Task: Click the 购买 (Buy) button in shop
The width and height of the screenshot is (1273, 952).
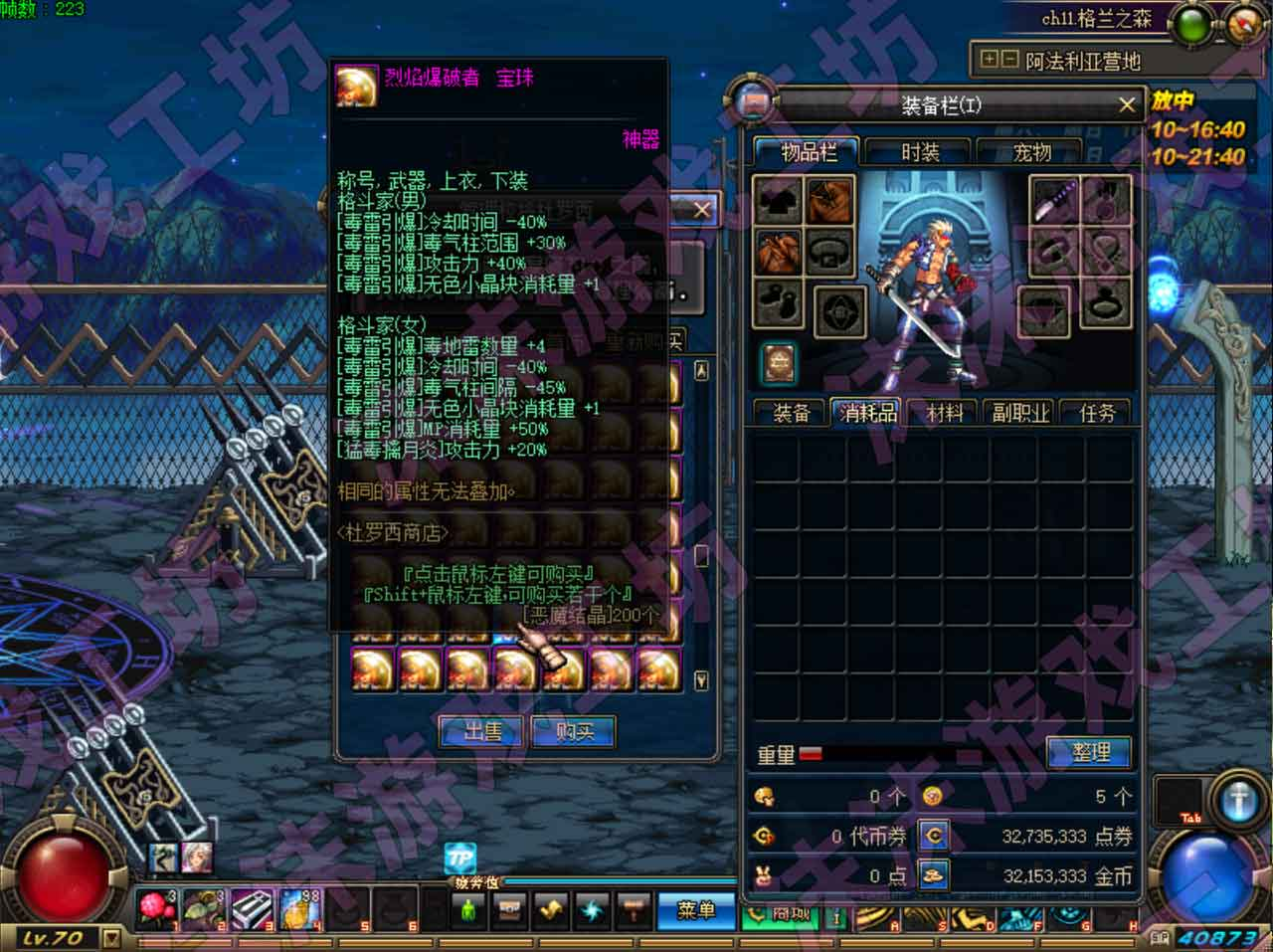Action: coord(573,732)
